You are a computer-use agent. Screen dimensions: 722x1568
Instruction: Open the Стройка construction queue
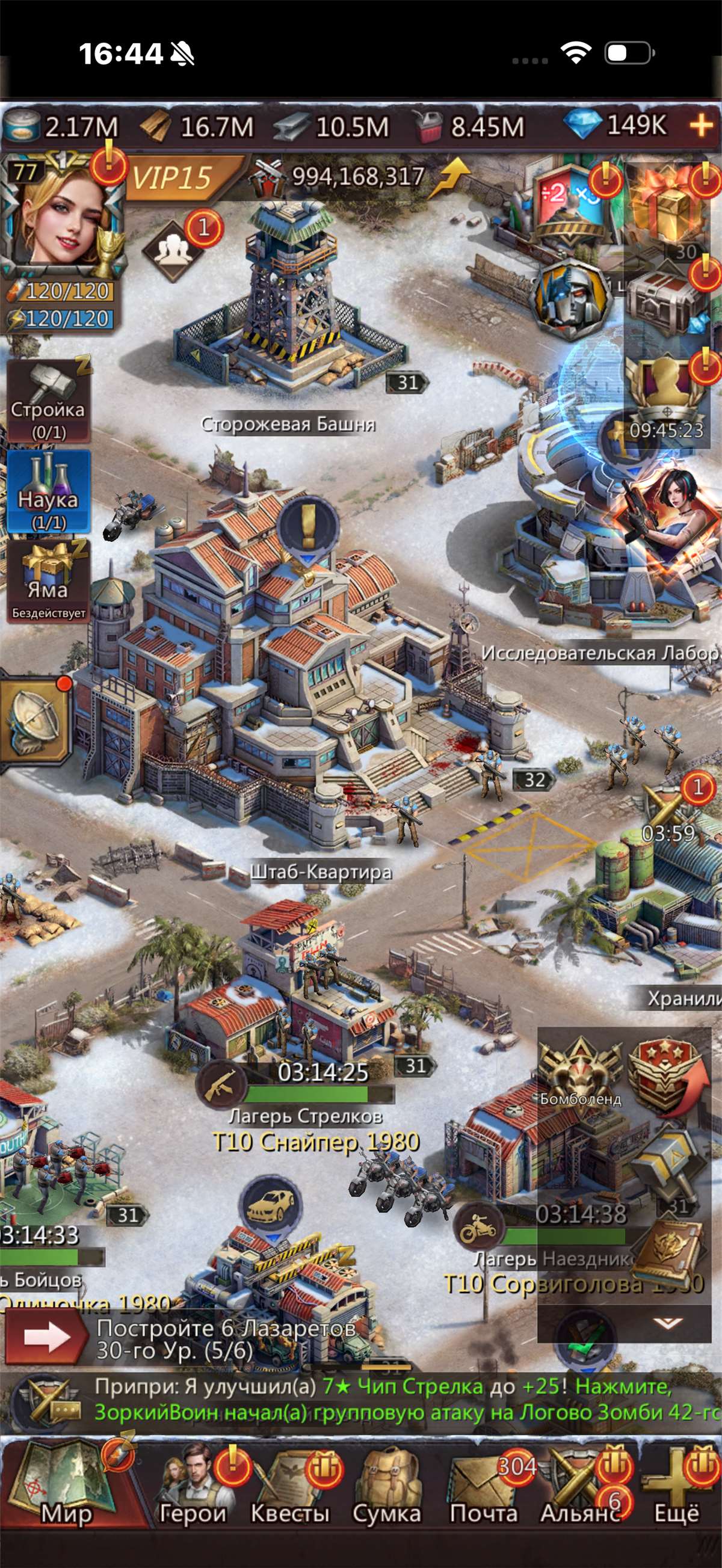click(x=48, y=401)
